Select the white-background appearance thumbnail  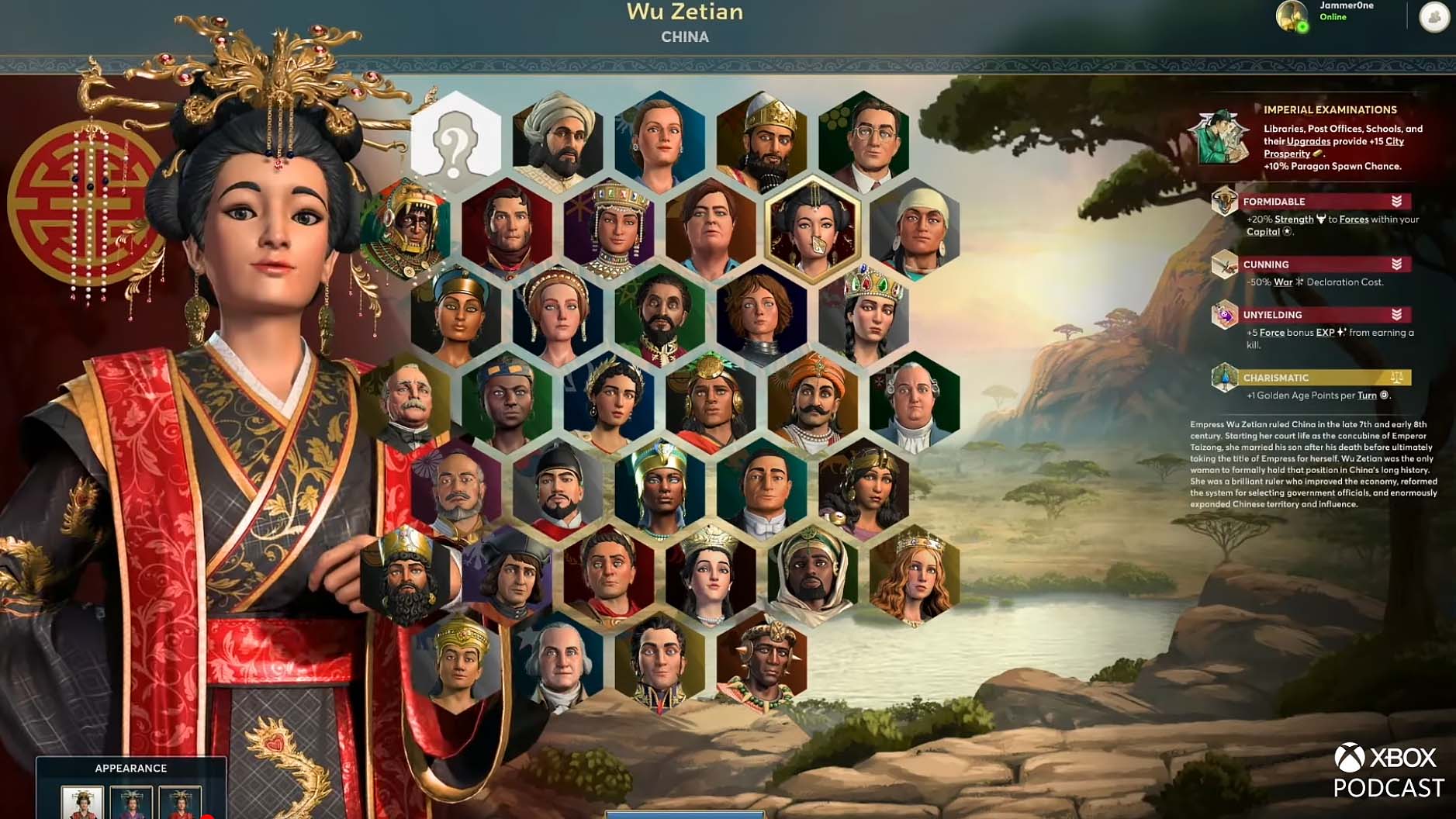tap(82, 803)
